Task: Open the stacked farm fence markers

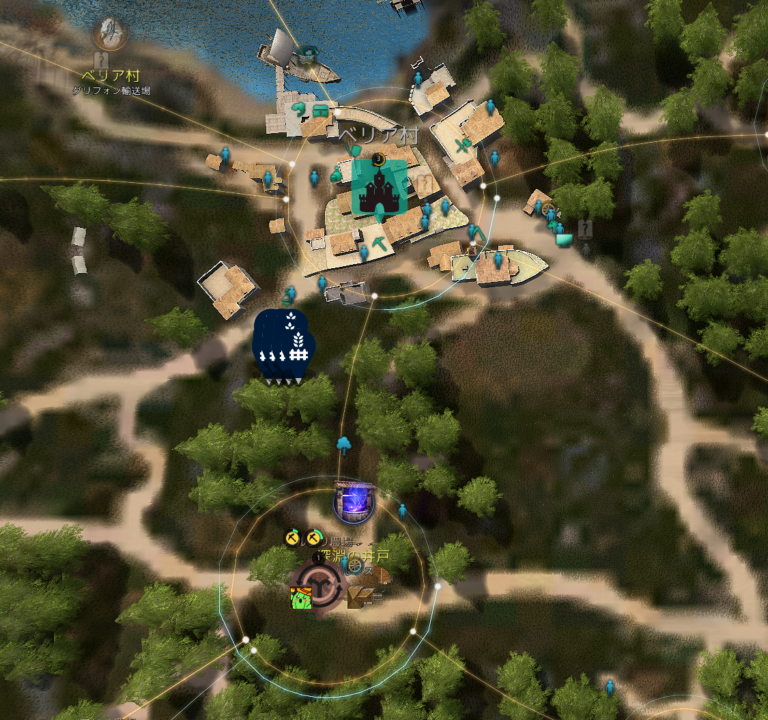Action: 283,347
